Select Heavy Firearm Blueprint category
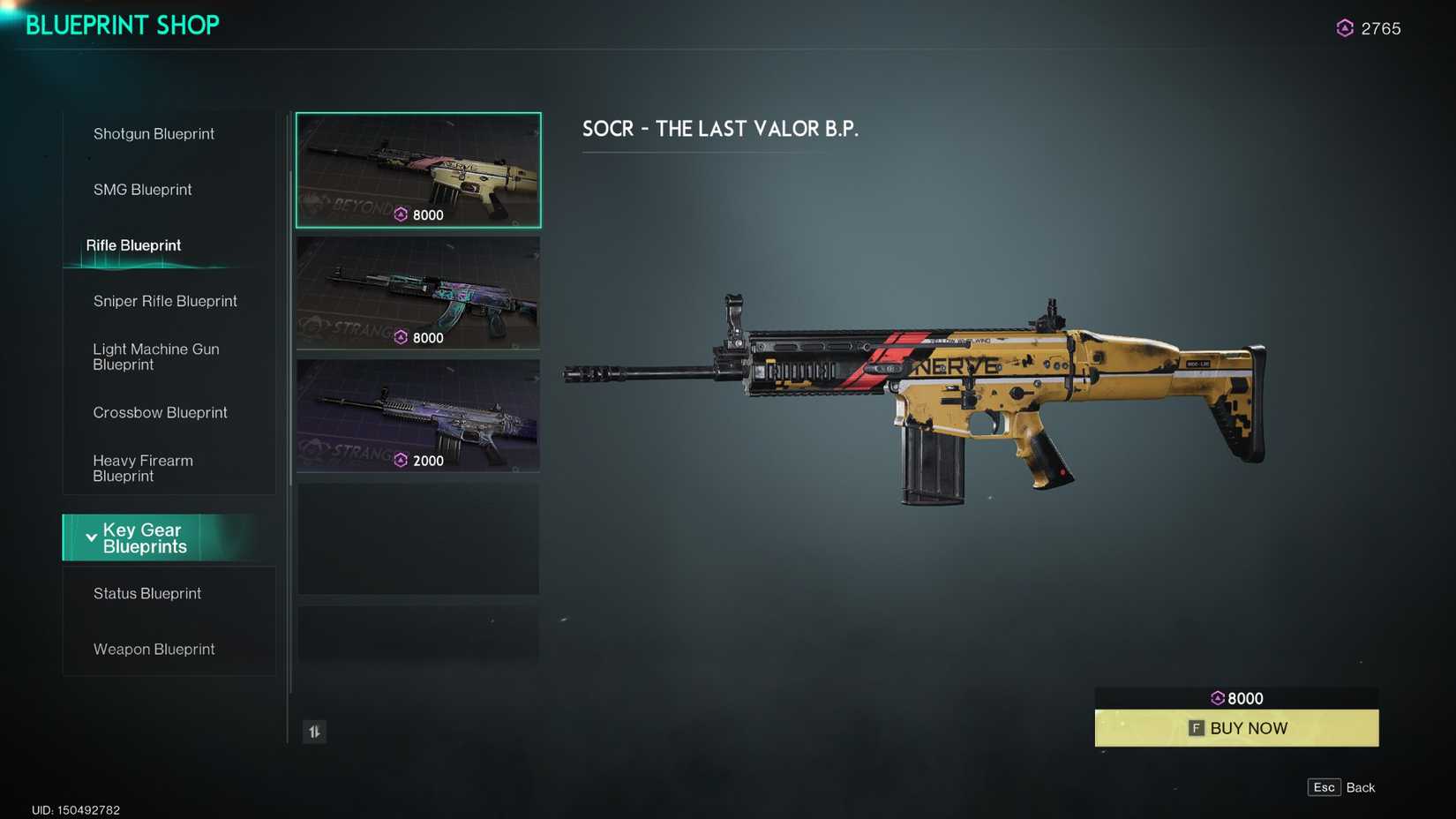Screen dimensions: 1456x819 (143, 468)
